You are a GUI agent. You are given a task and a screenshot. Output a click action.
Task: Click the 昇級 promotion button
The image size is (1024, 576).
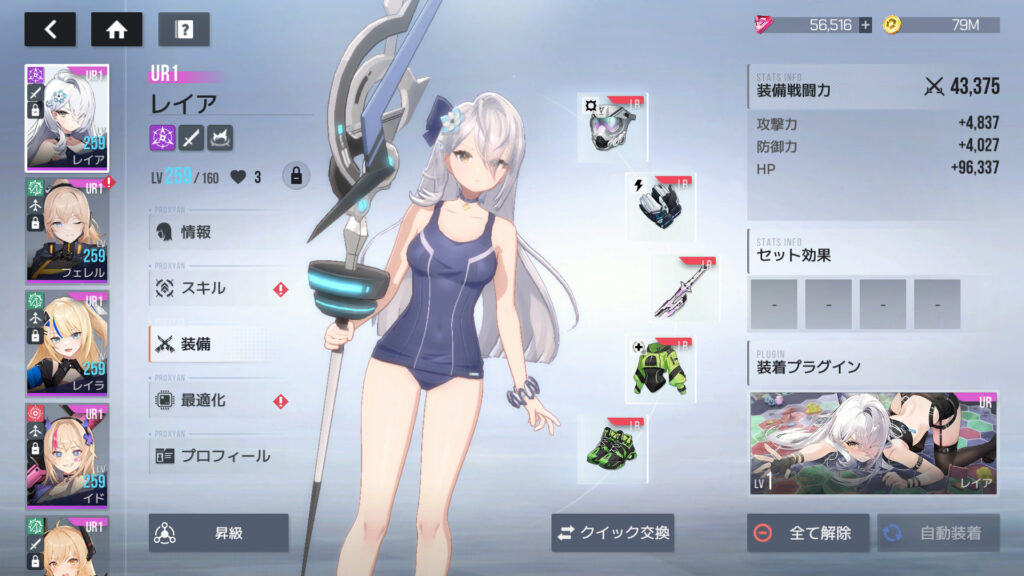click(x=219, y=533)
